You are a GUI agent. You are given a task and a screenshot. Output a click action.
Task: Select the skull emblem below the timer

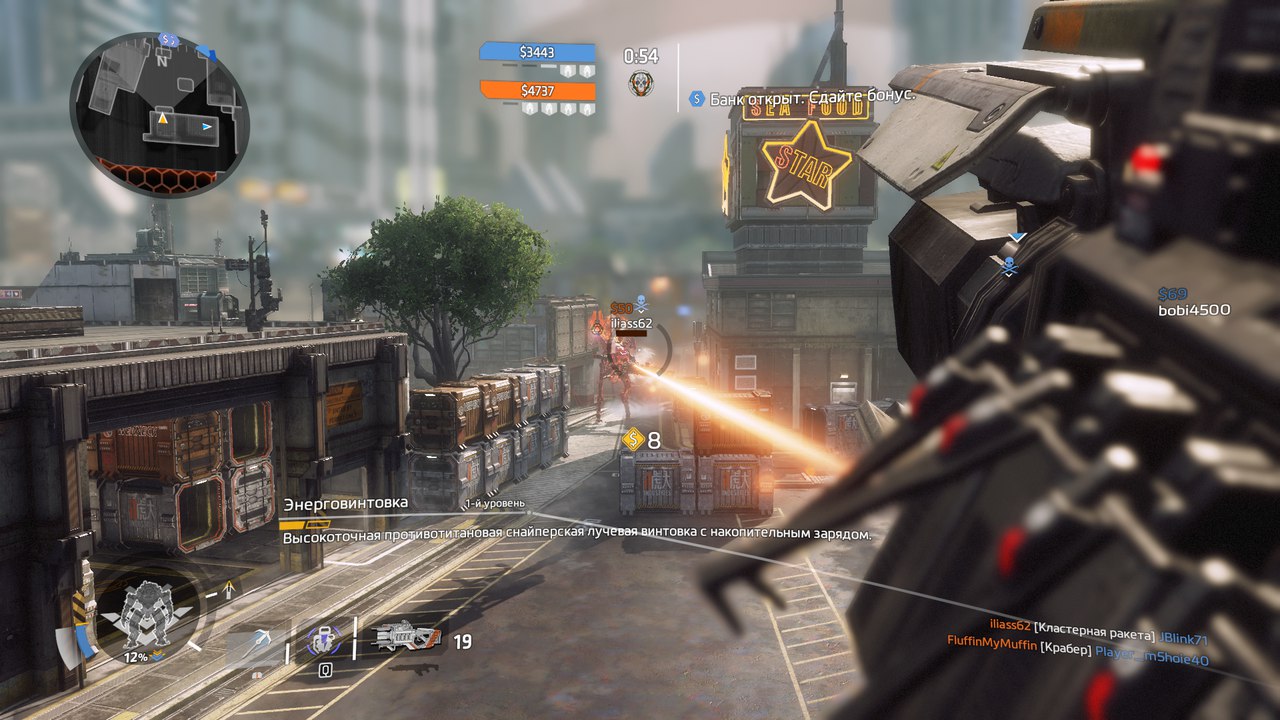[x=640, y=84]
